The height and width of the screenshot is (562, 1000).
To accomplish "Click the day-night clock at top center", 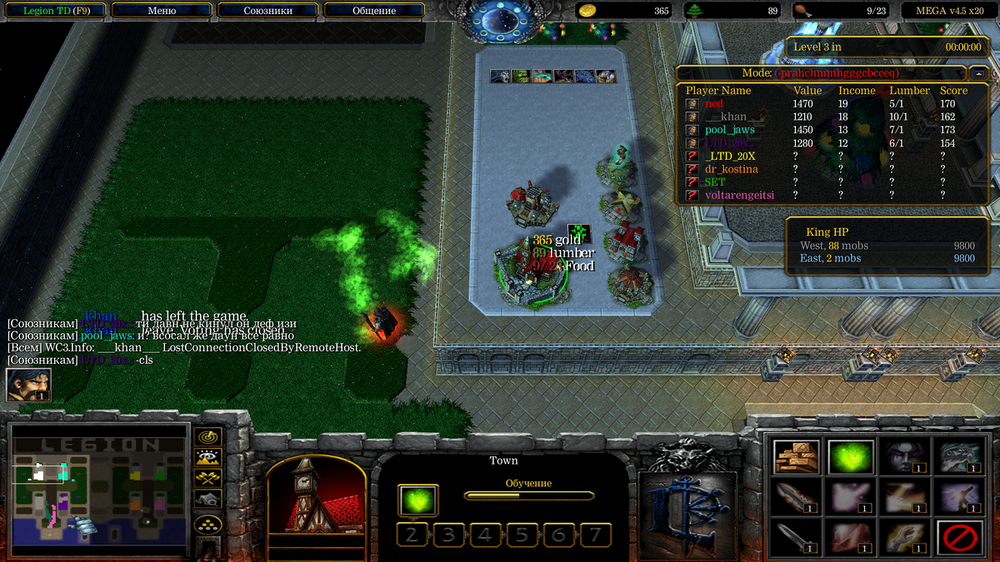I will (x=502, y=20).
